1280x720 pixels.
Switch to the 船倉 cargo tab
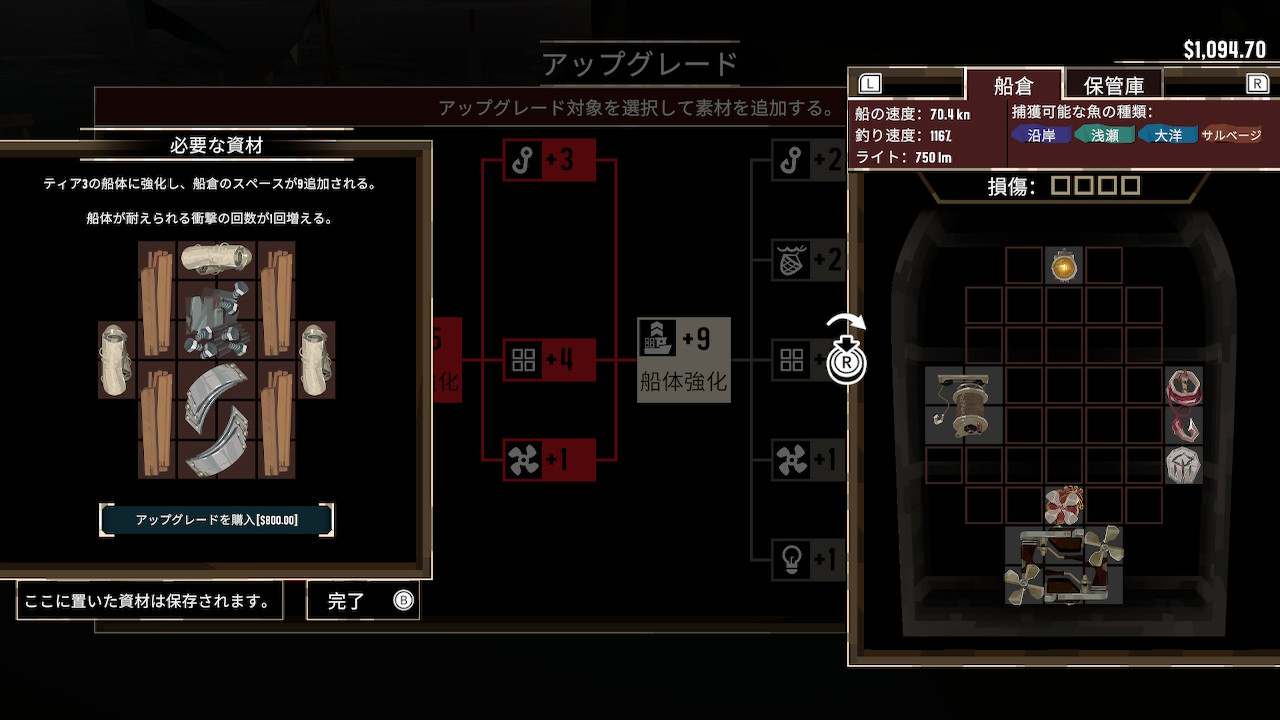pyautogui.click(x=1012, y=86)
